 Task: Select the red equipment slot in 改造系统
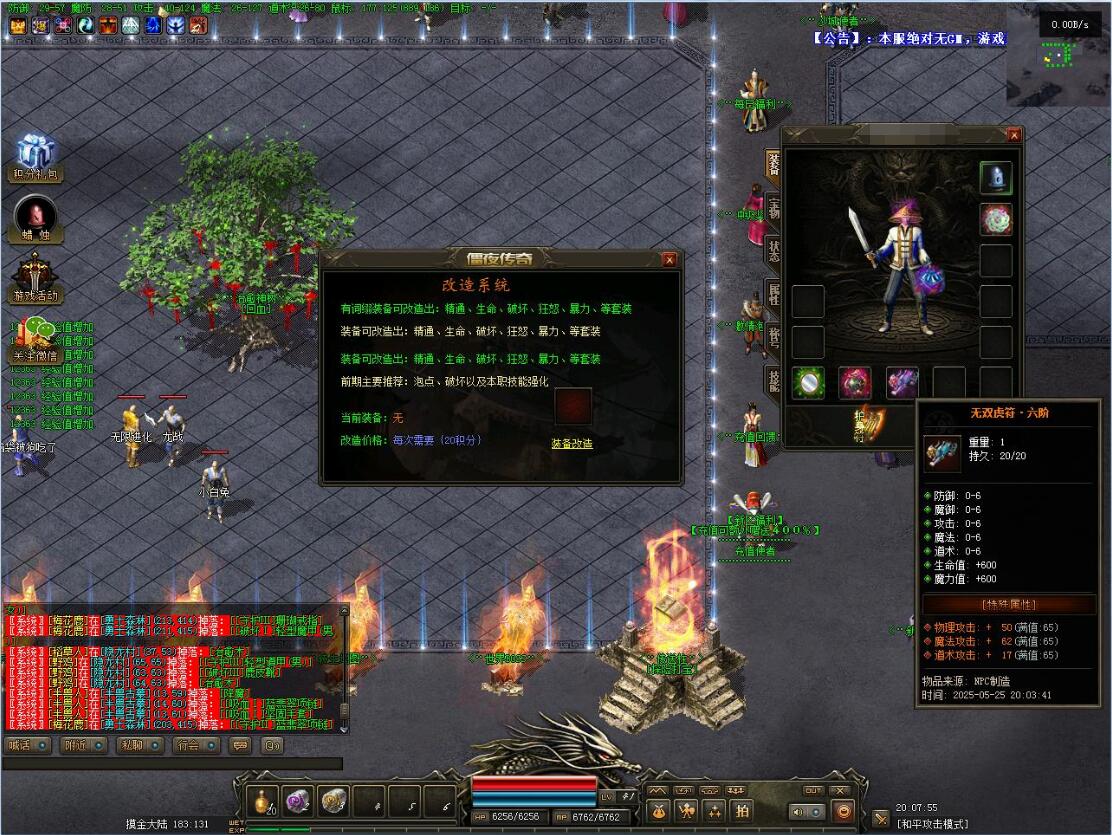pos(573,406)
